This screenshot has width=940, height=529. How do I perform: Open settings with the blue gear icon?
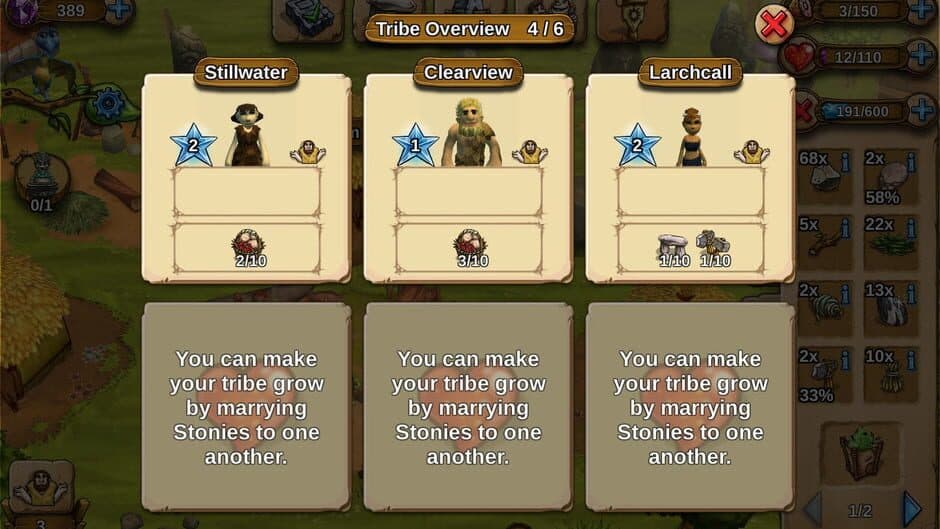[x=108, y=103]
